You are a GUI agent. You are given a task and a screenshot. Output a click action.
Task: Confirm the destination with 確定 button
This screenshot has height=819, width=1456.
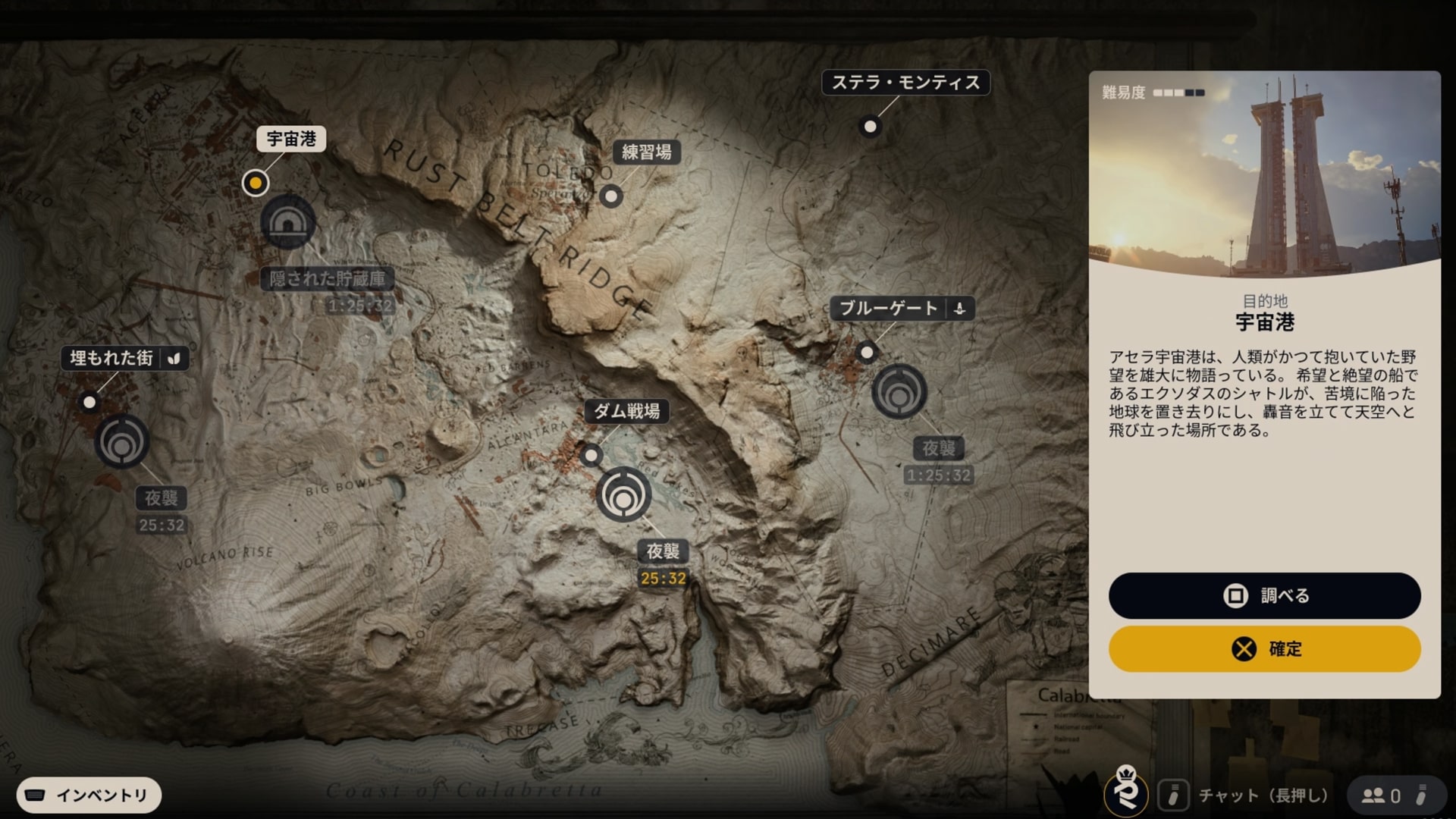click(x=1264, y=649)
